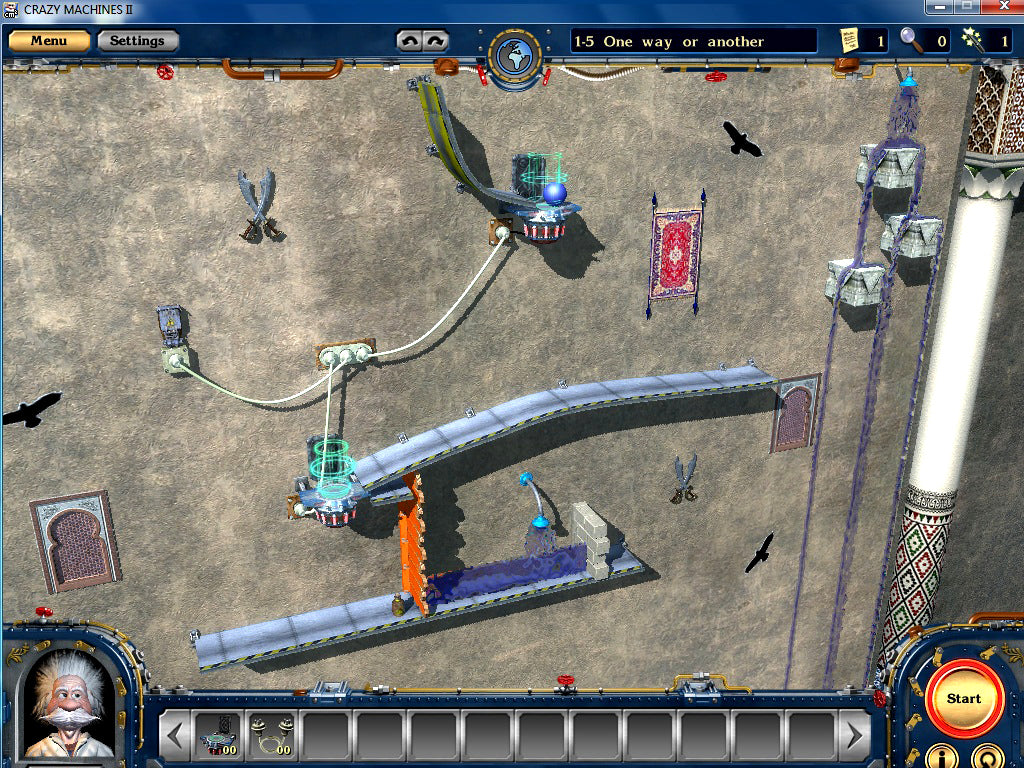Screen dimensions: 1024x768
Task: Open the yellow note hint
Action: (x=850, y=40)
